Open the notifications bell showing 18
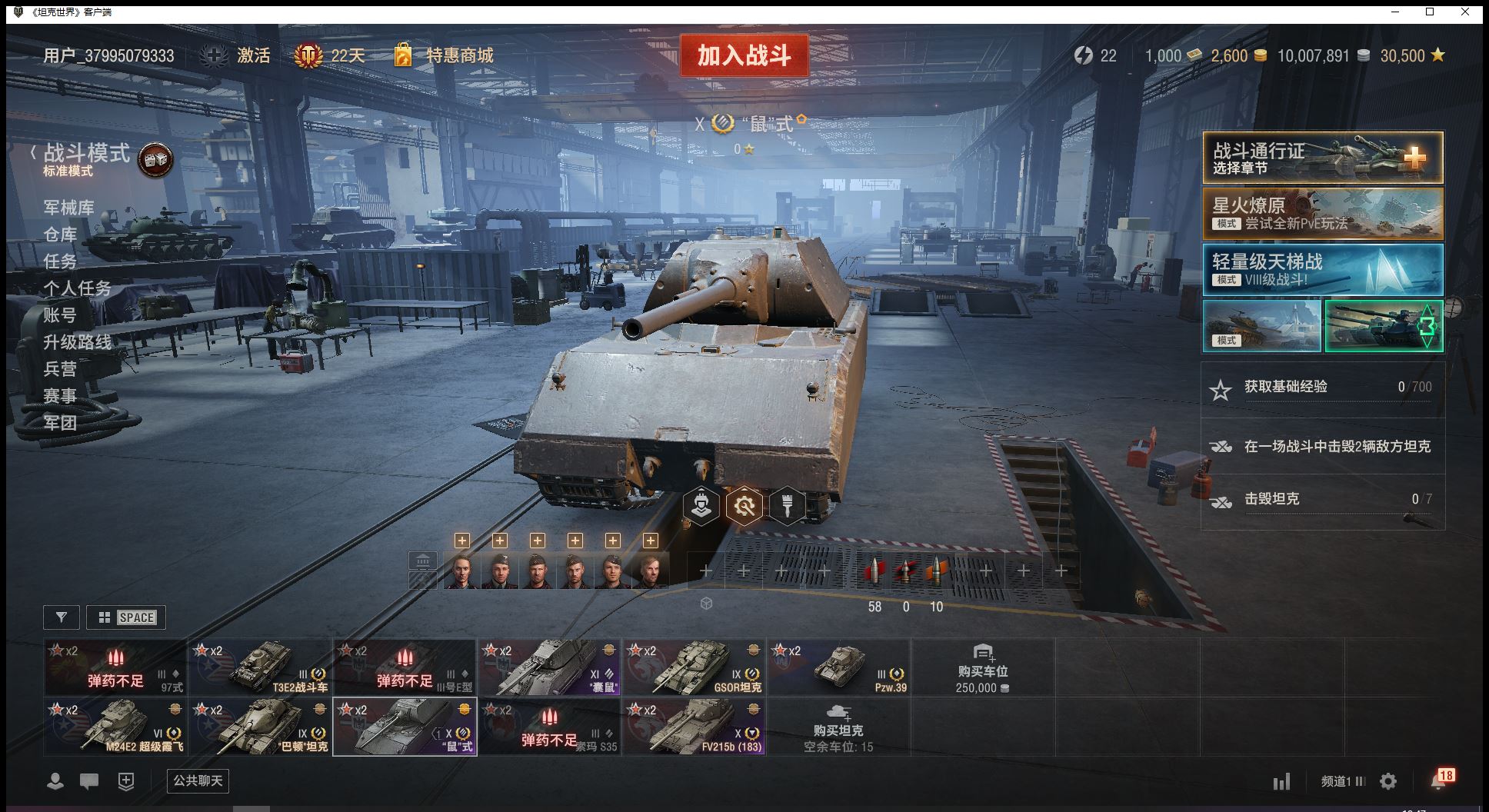The image size is (1489, 812). click(1439, 780)
